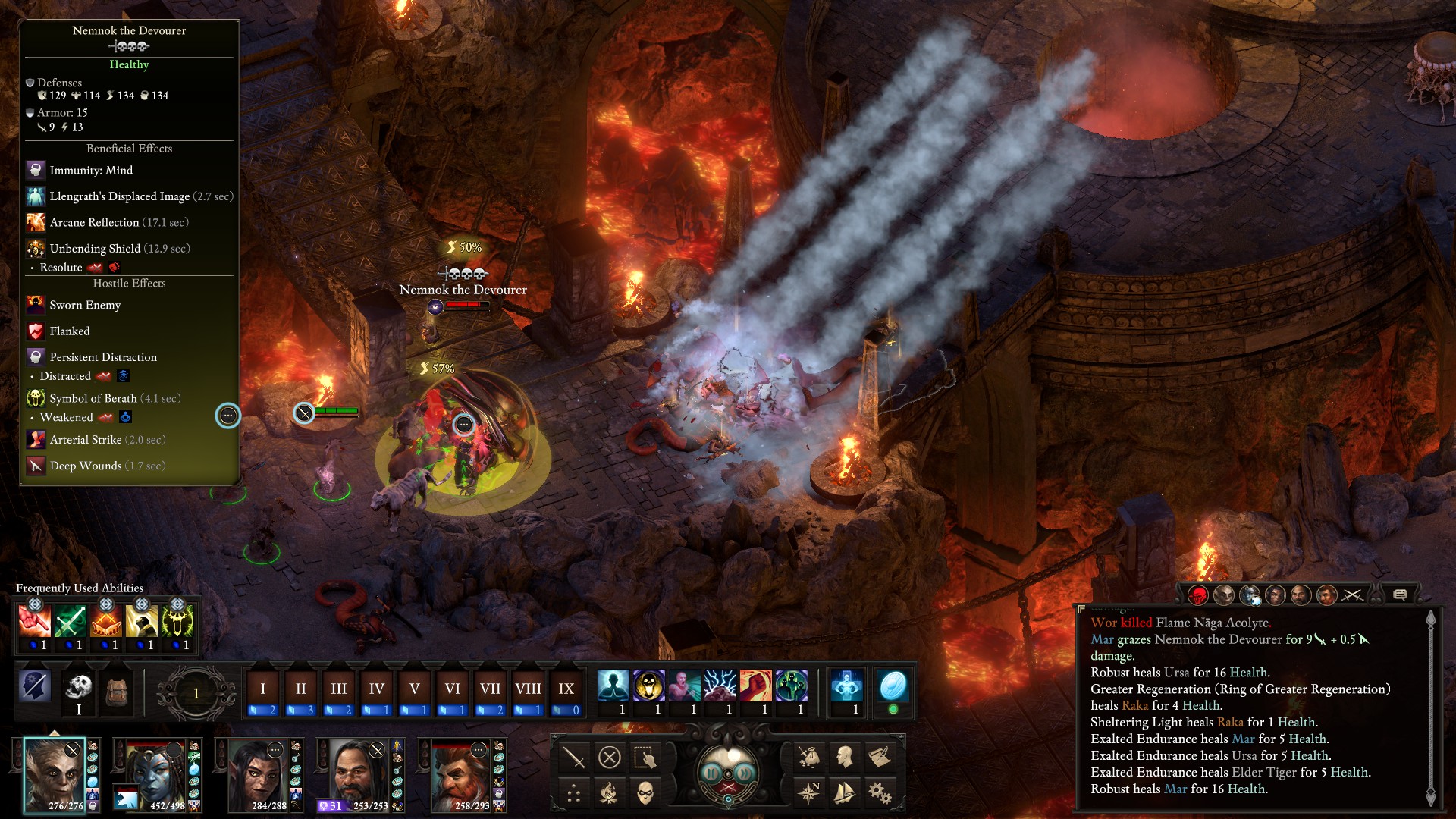Rest using the campfire button
Screen dimensions: 1456x819
point(610,793)
